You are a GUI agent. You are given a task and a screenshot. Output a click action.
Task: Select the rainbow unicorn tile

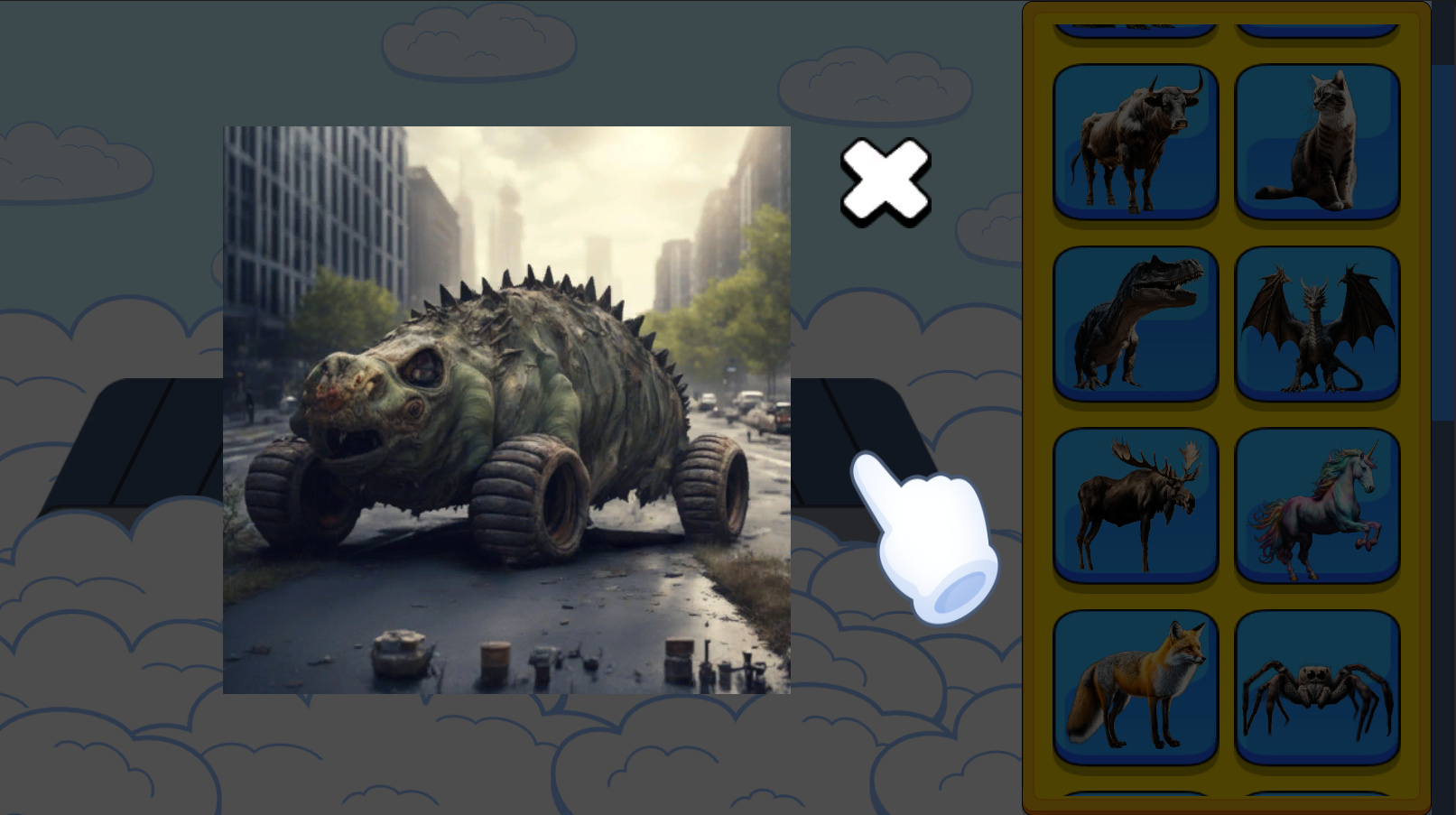click(x=1316, y=504)
